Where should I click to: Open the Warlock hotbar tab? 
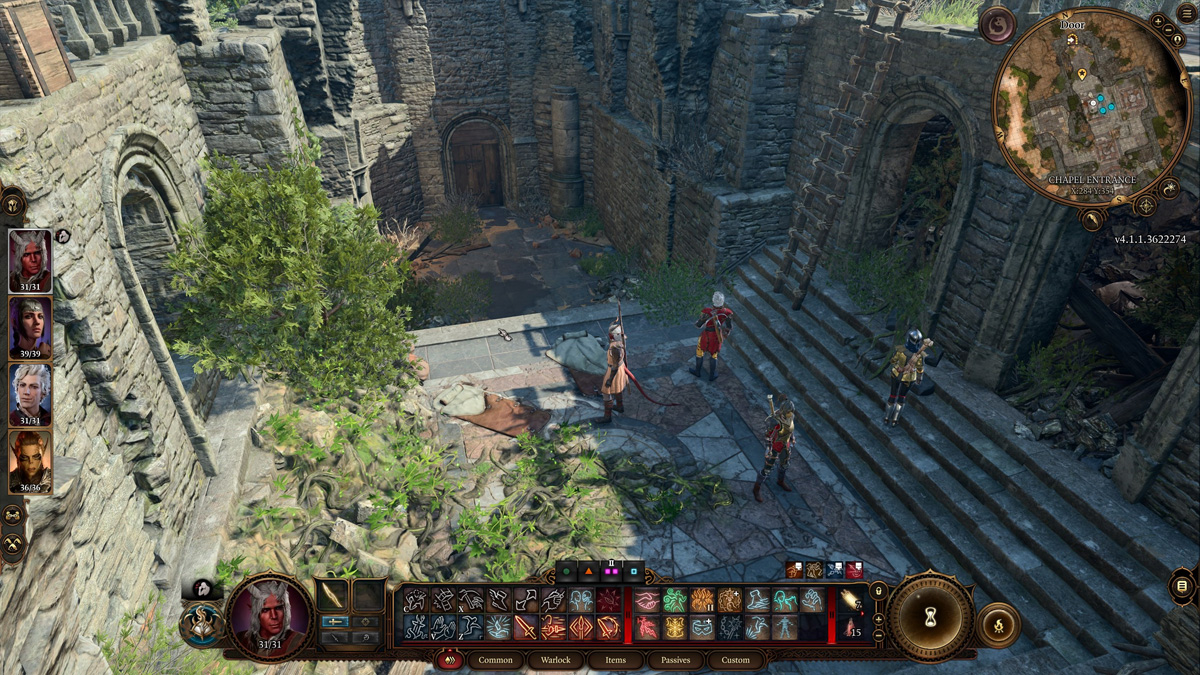pos(556,660)
